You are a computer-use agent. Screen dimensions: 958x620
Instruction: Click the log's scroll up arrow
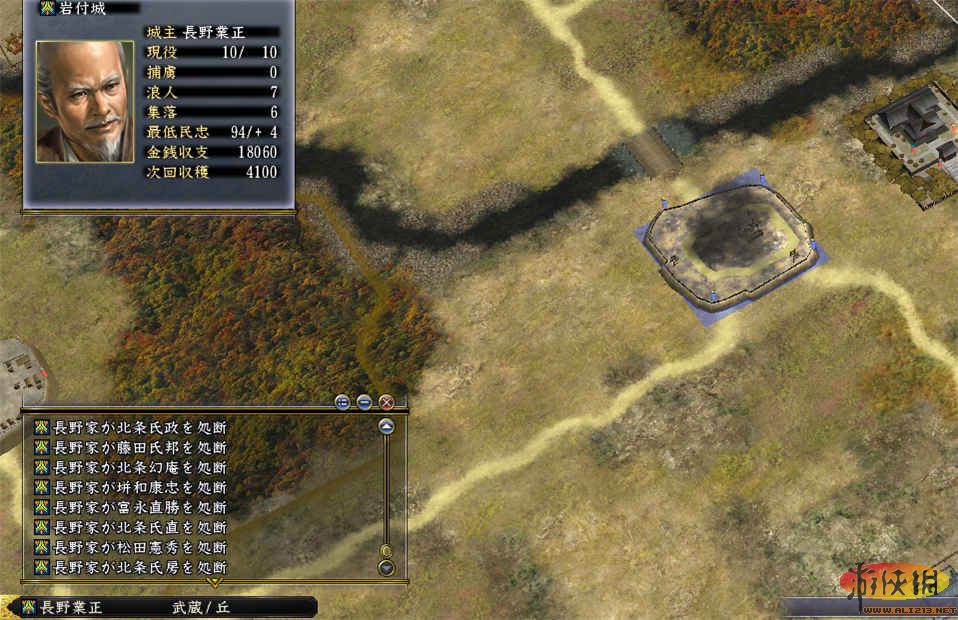pos(386,426)
